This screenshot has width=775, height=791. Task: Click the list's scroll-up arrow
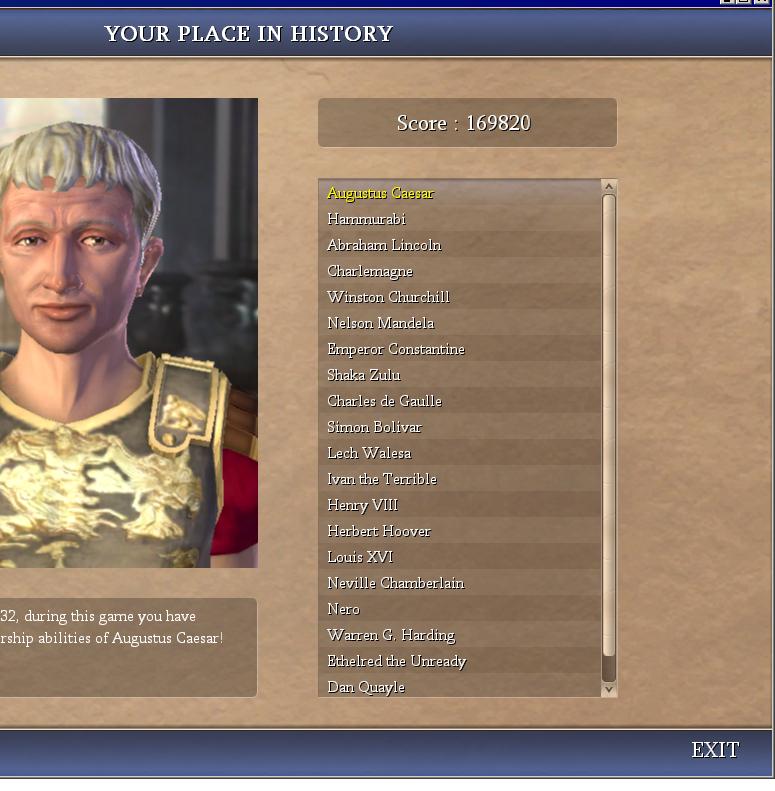[x=609, y=187]
